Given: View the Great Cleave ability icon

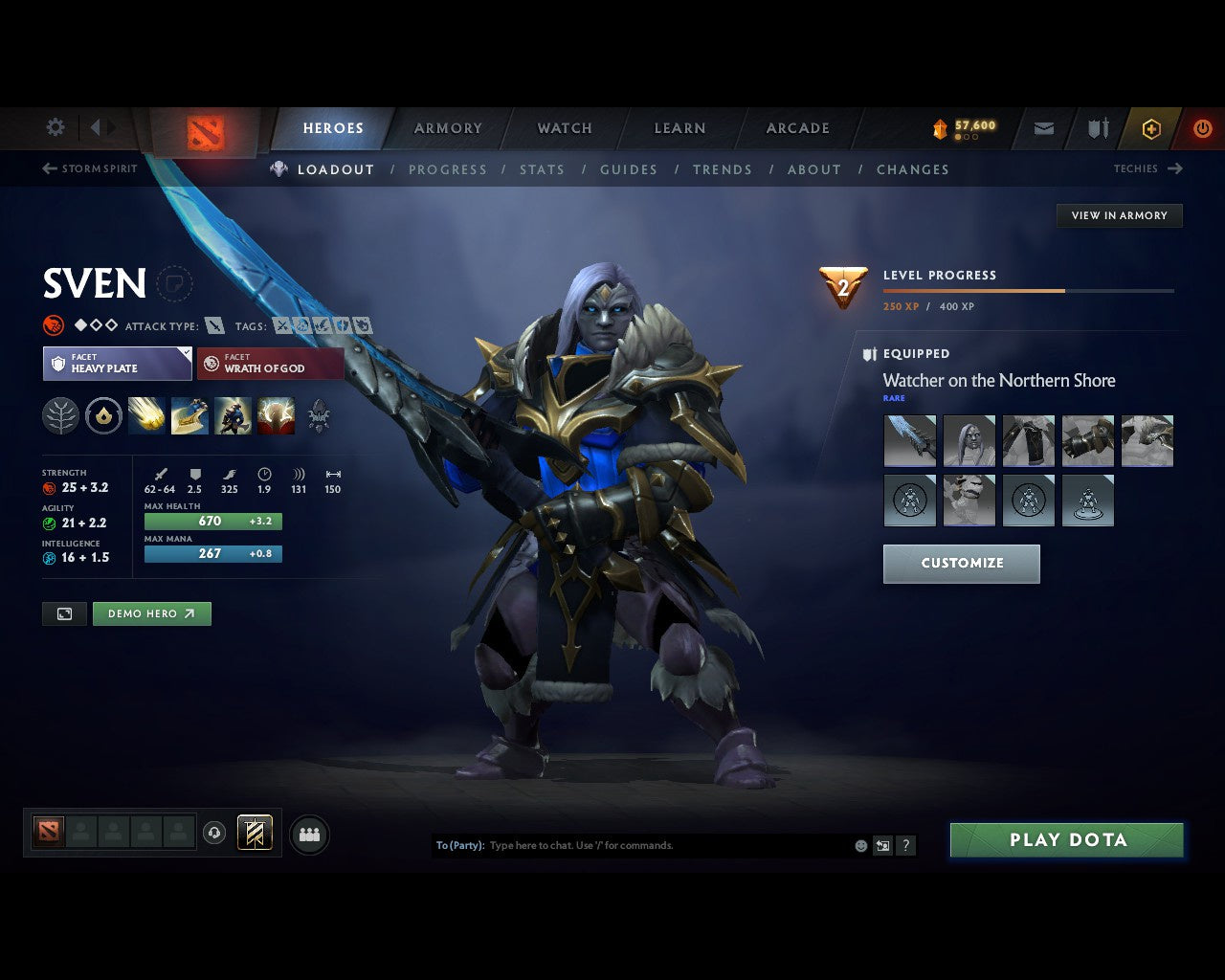Looking at the screenshot, I should [189, 414].
